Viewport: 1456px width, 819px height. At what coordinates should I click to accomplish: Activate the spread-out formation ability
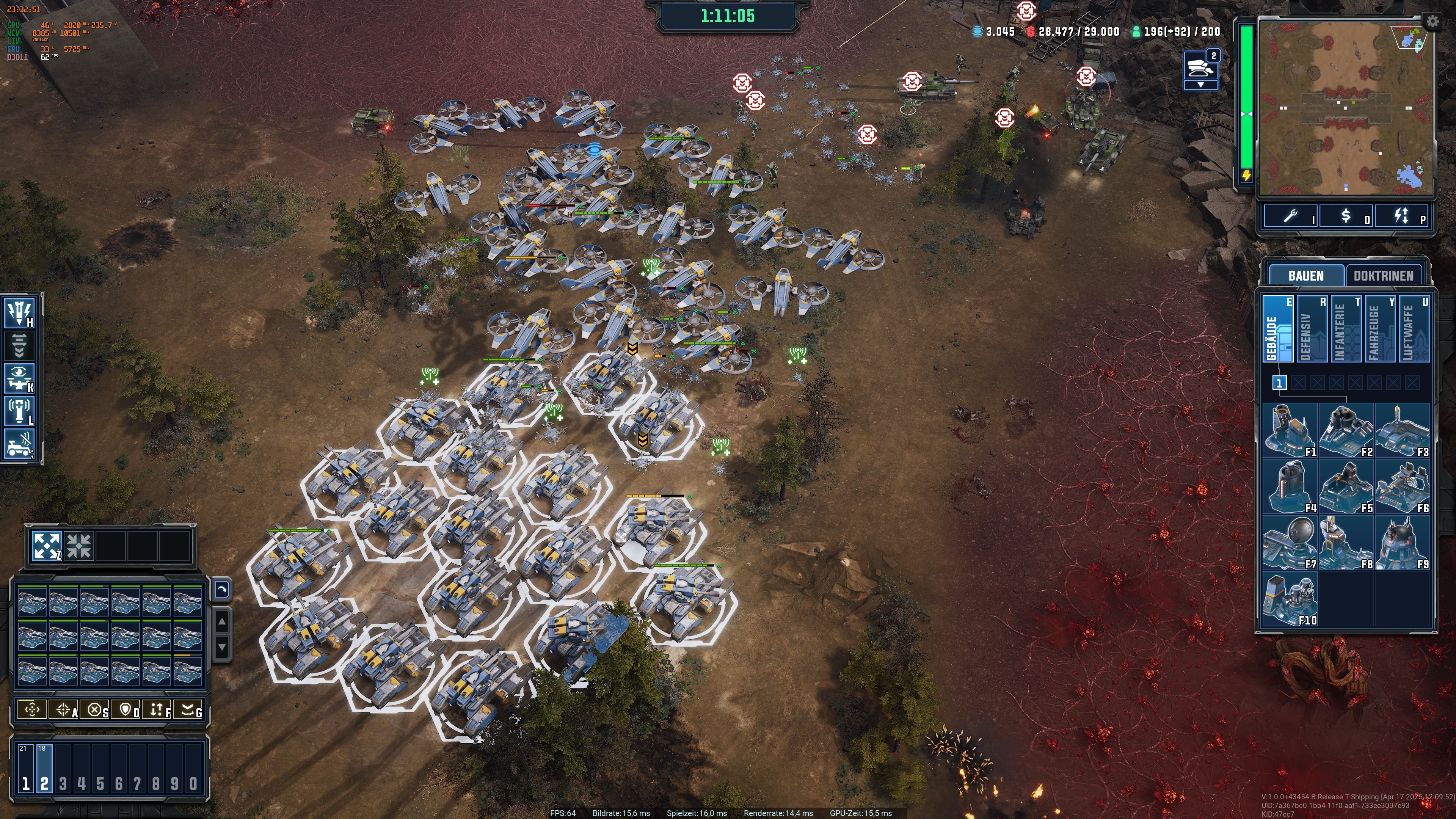click(x=46, y=546)
